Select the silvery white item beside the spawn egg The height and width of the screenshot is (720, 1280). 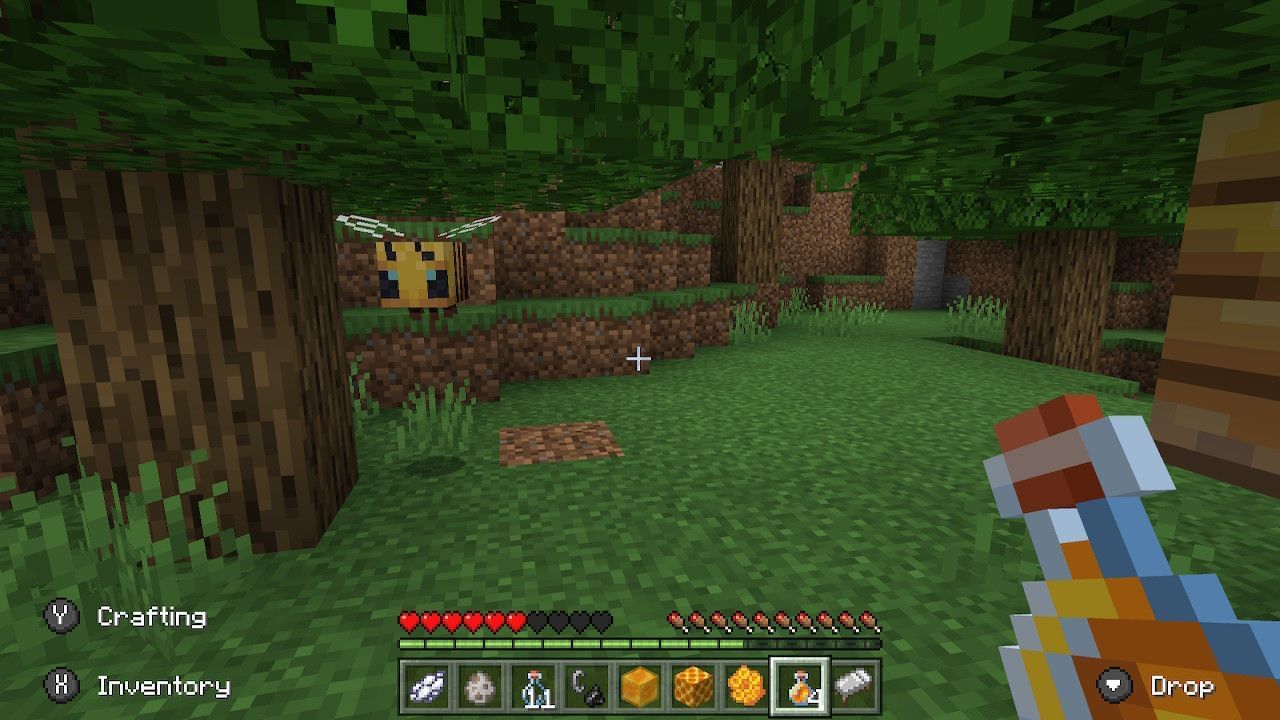[x=427, y=687]
